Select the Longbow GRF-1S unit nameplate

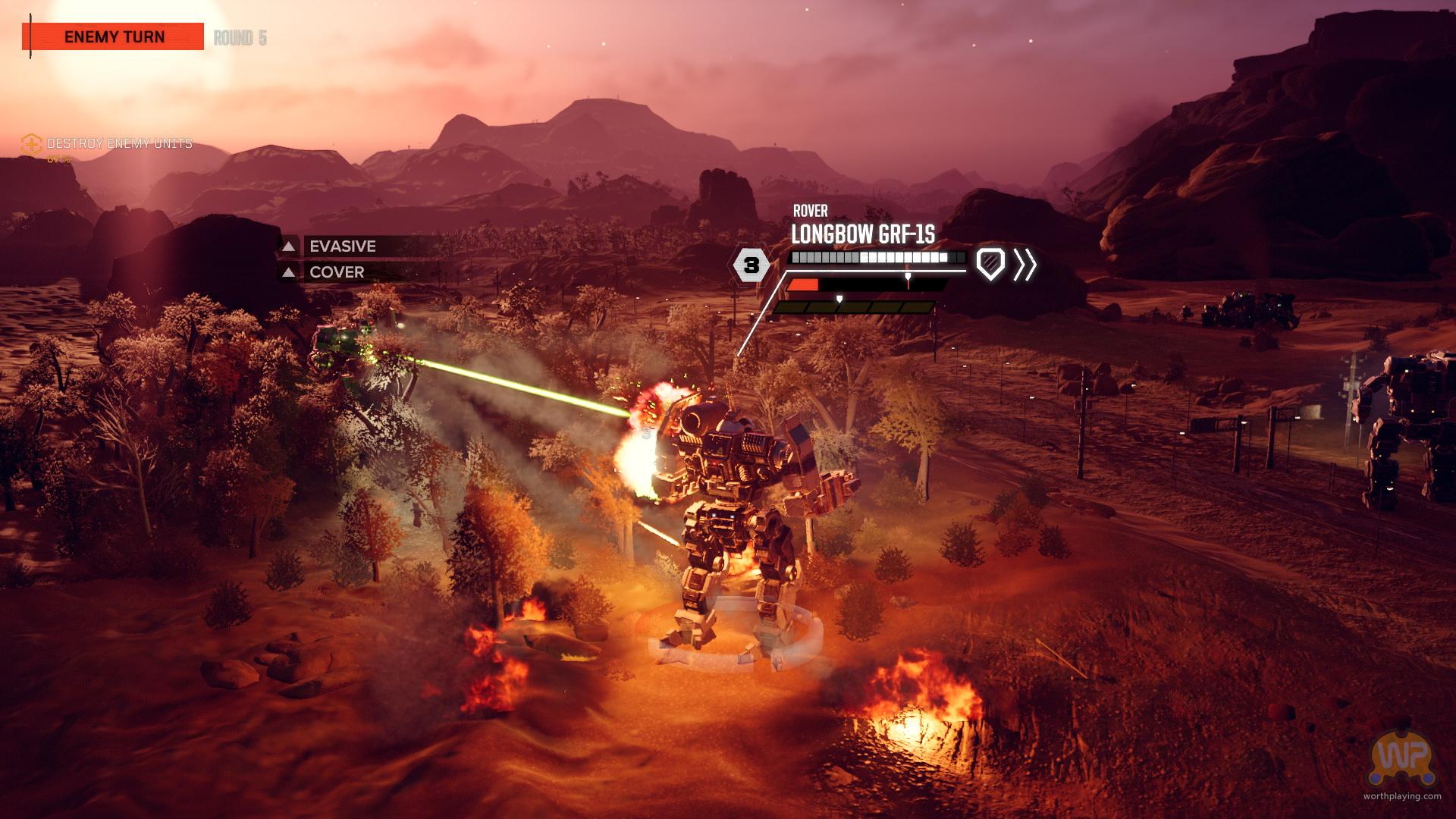tap(863, 234)
